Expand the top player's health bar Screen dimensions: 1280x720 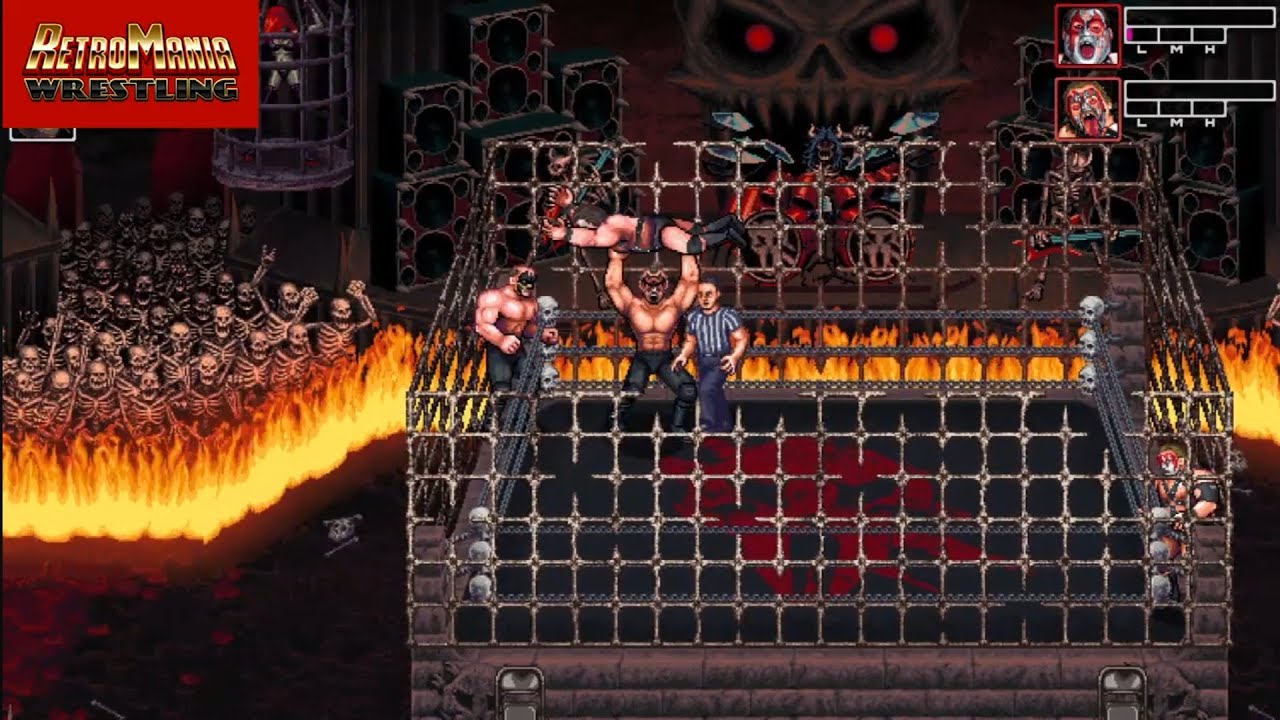click(1199, 17)
